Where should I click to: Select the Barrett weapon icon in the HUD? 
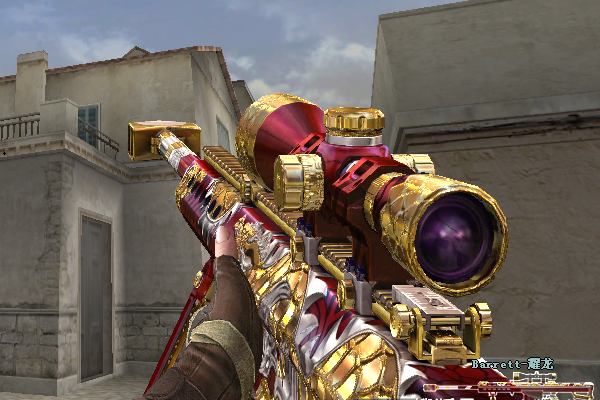point(510,386)
